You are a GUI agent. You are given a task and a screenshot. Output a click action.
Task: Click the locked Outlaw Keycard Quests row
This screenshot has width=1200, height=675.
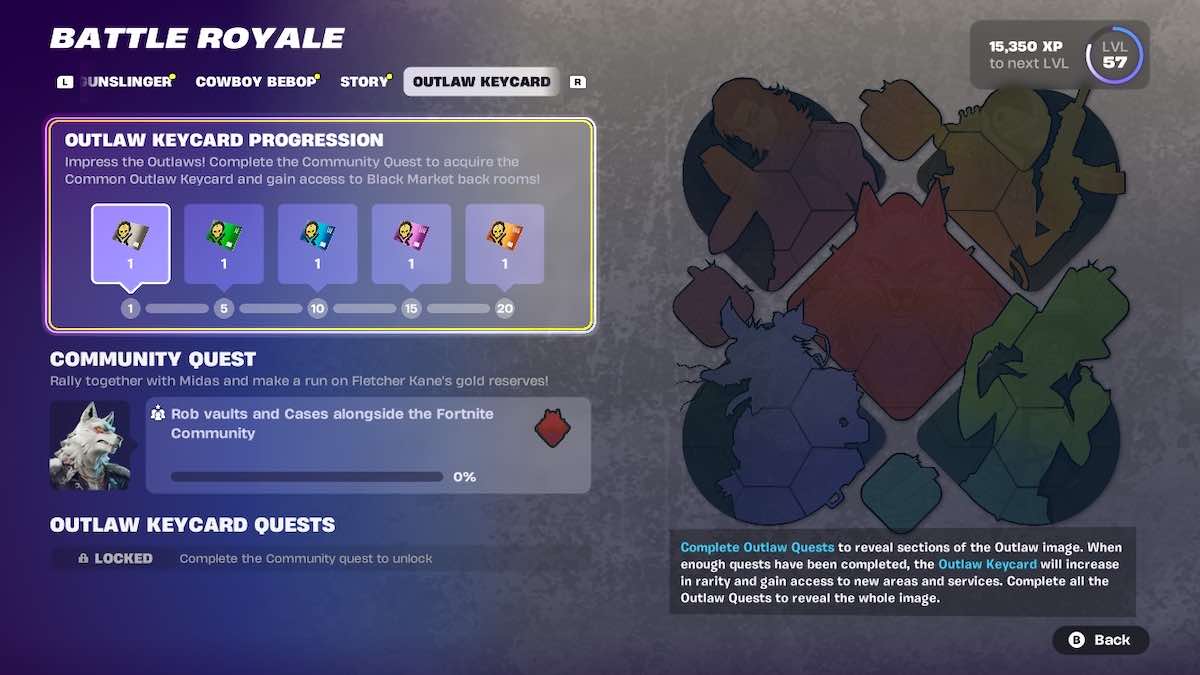click(320, 558)
